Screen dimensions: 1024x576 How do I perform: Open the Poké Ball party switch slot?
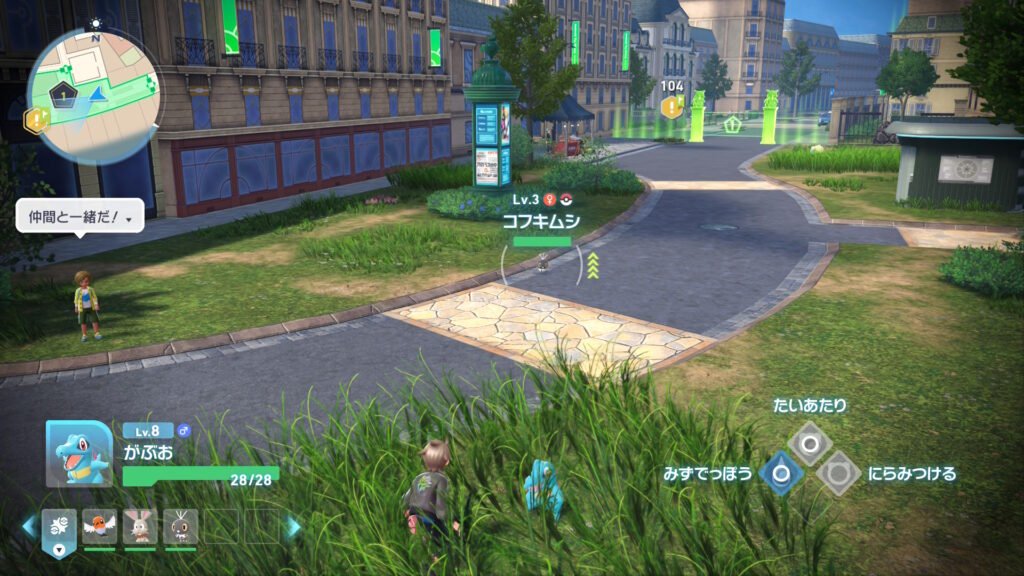[x=61, y=526]
